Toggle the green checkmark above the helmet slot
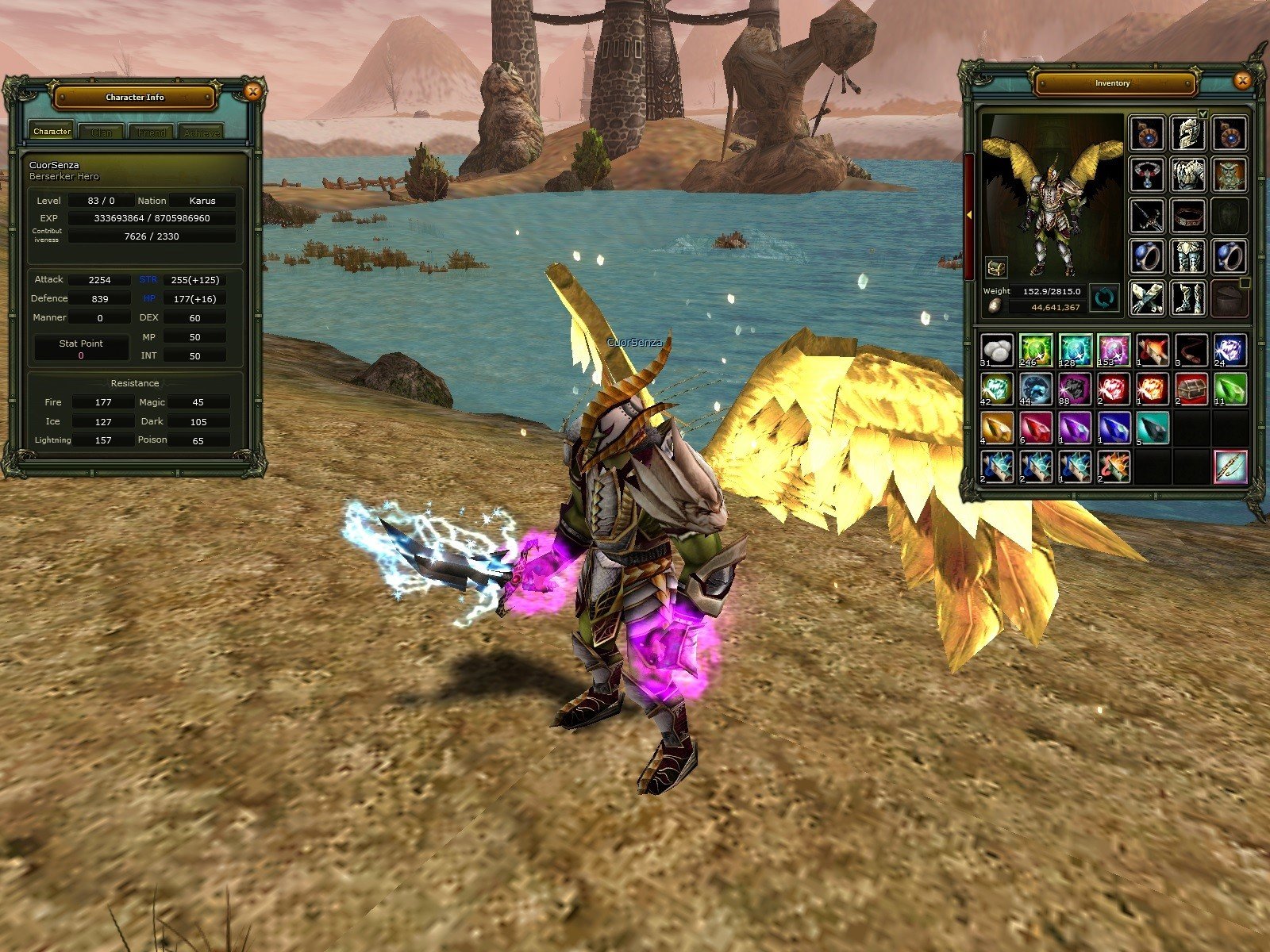This screenshot has width=1270, height=952. point(1203,114)
